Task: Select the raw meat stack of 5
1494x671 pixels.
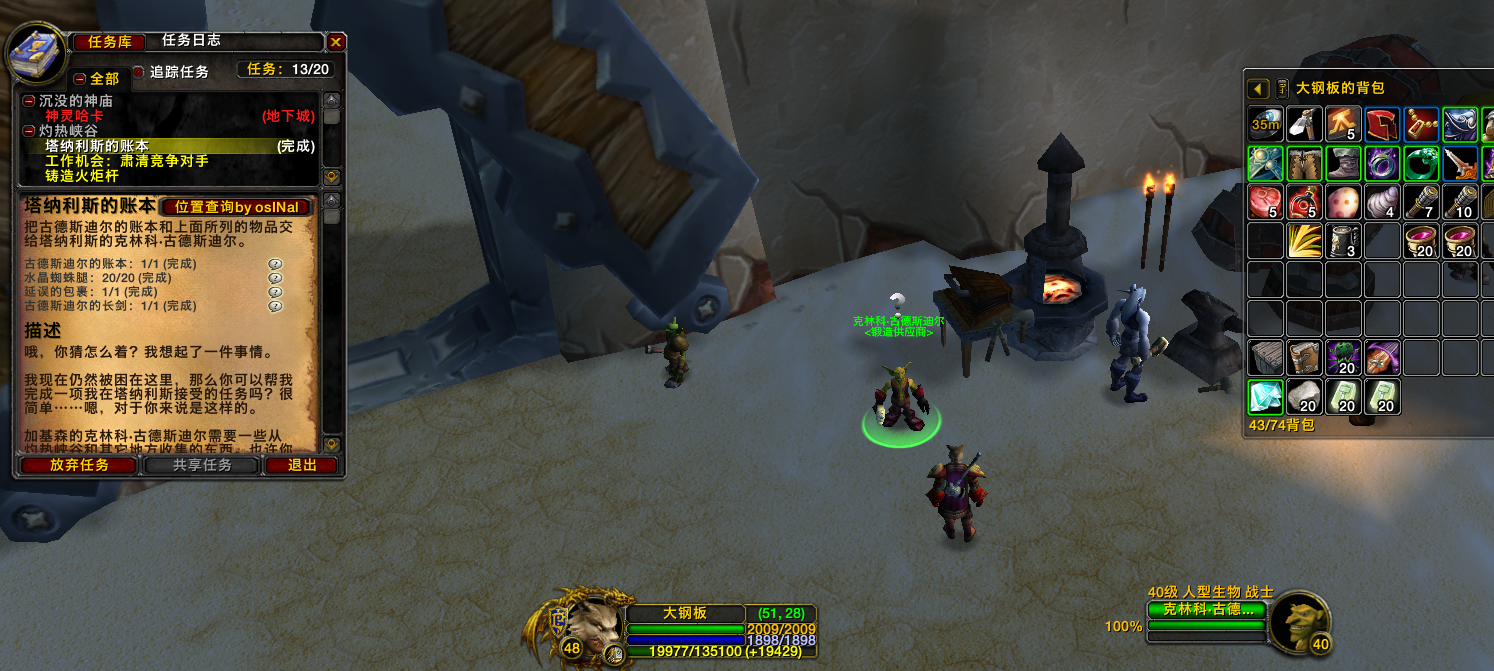Action: (x=1265, y=202)
